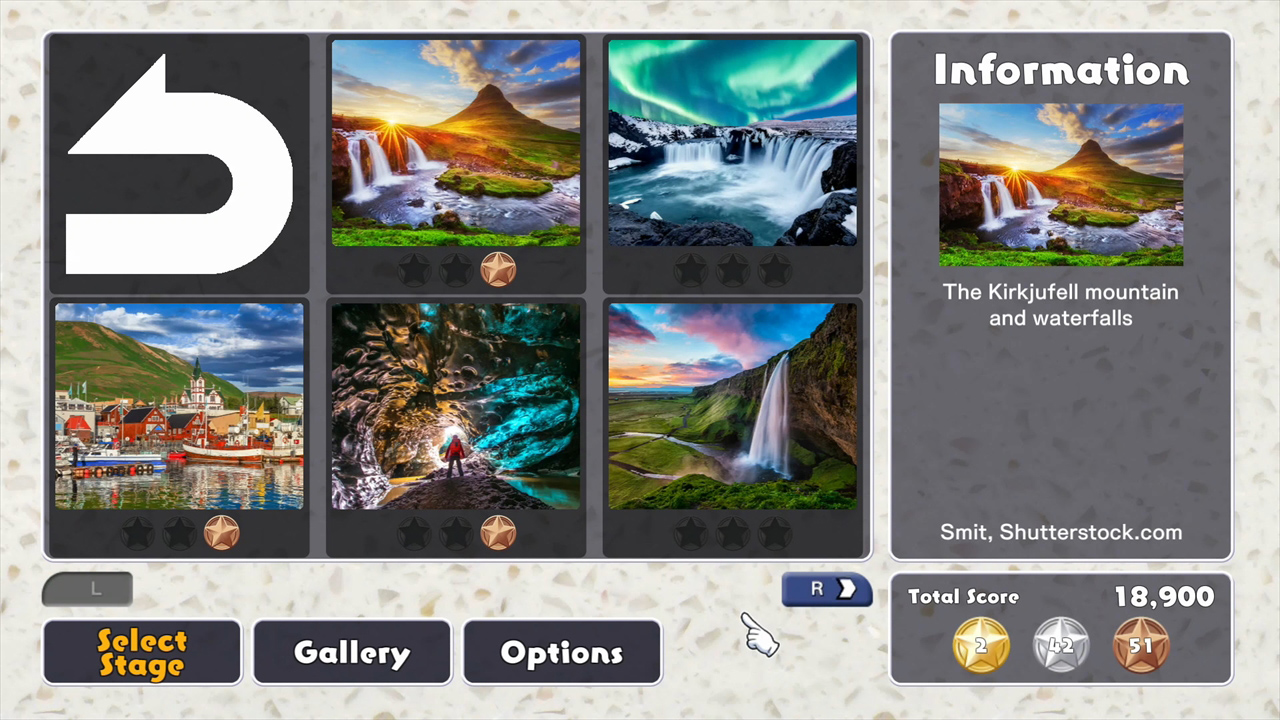This screenshot has height=720, width=1280.
Task: Toggle the first star slot on the Seljalandsfoss waterfall stage
Action: pos(691,531)
